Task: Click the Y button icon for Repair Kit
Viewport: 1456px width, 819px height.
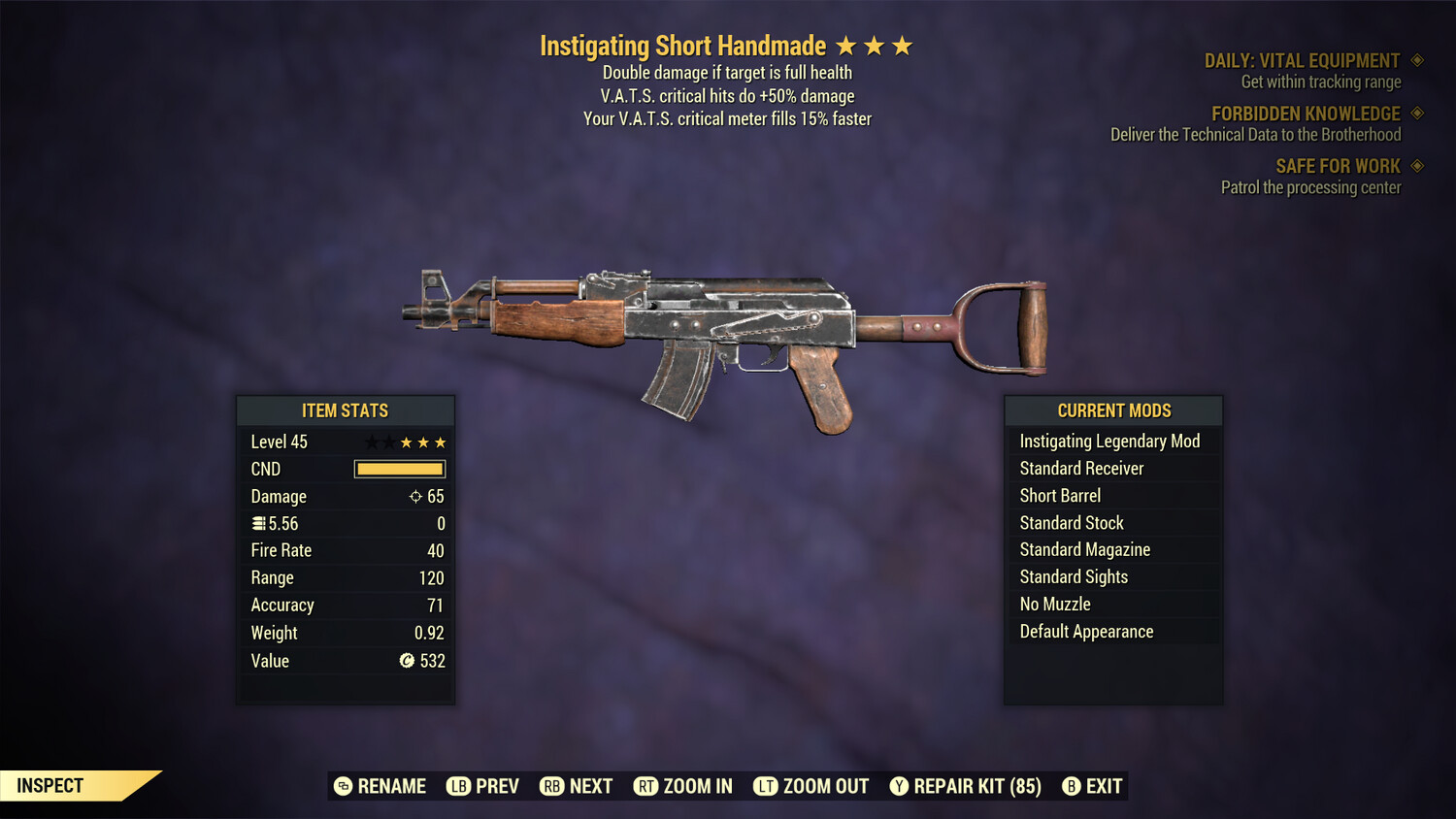Action: coord(898,786)
